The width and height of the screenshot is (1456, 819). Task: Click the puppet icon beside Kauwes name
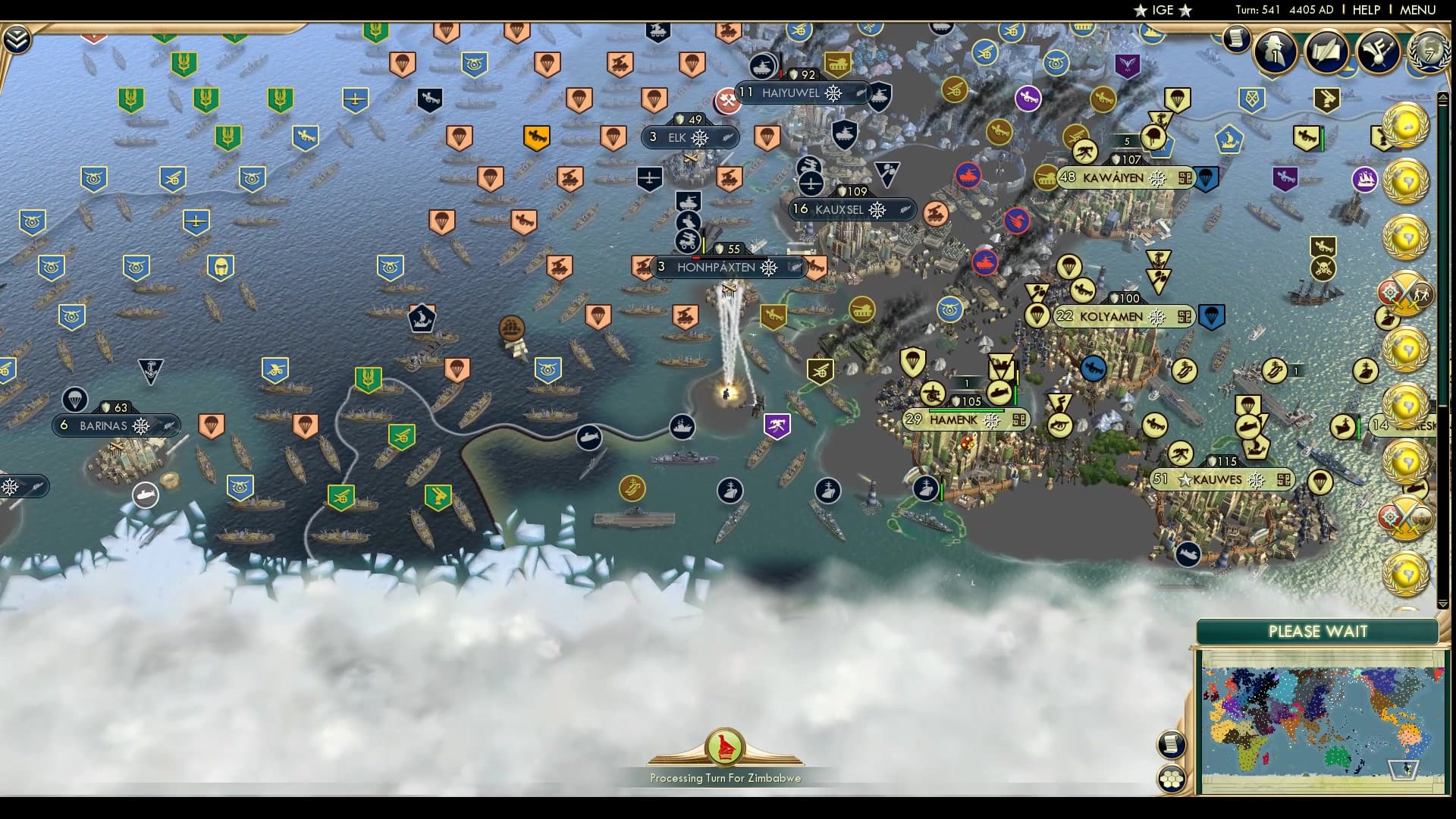tap(1285, 480)
